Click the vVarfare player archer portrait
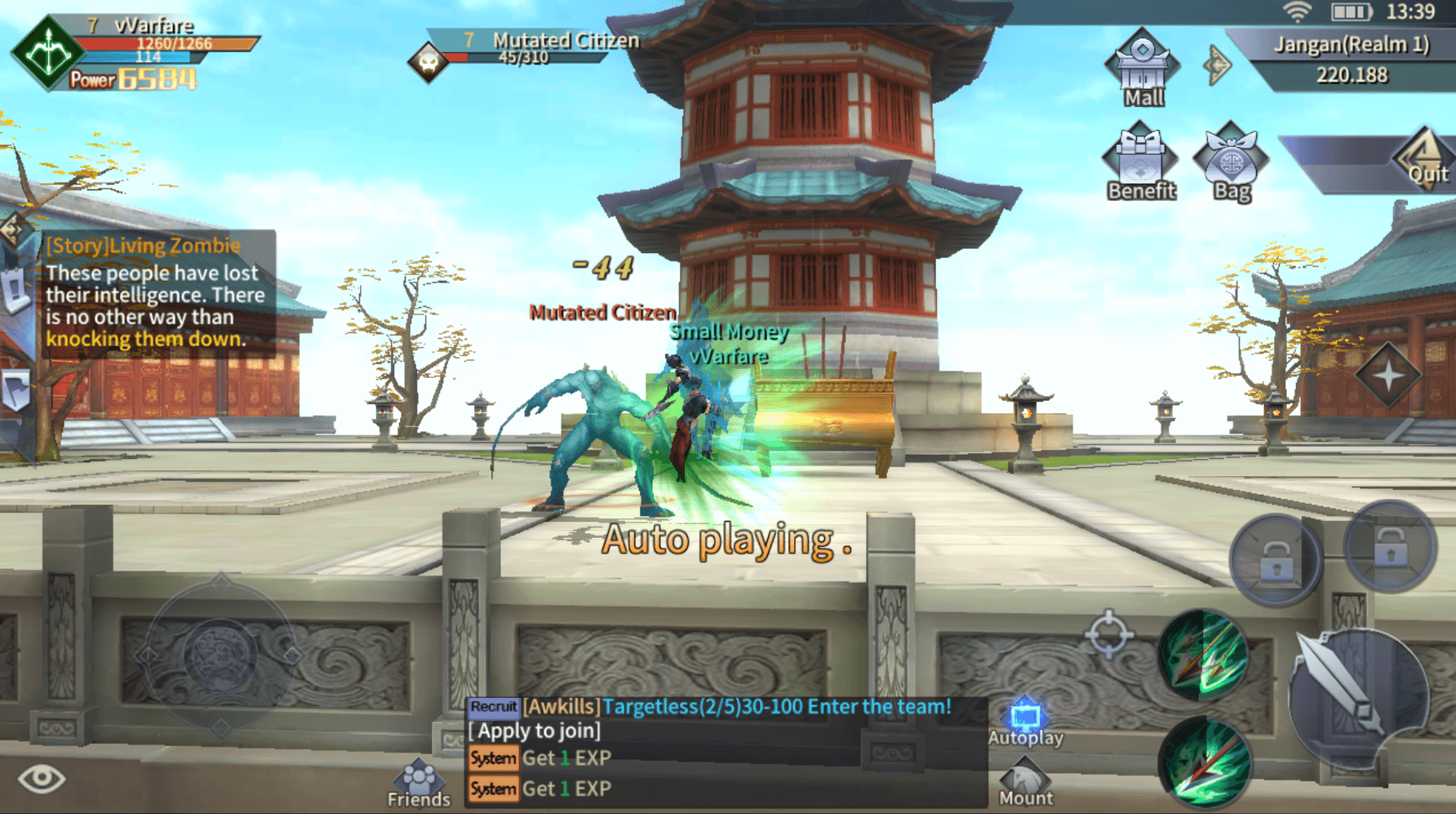Image resolution: width=1456 pixels, height=814 pixels. pyautogui.click(x=47, y=52)
